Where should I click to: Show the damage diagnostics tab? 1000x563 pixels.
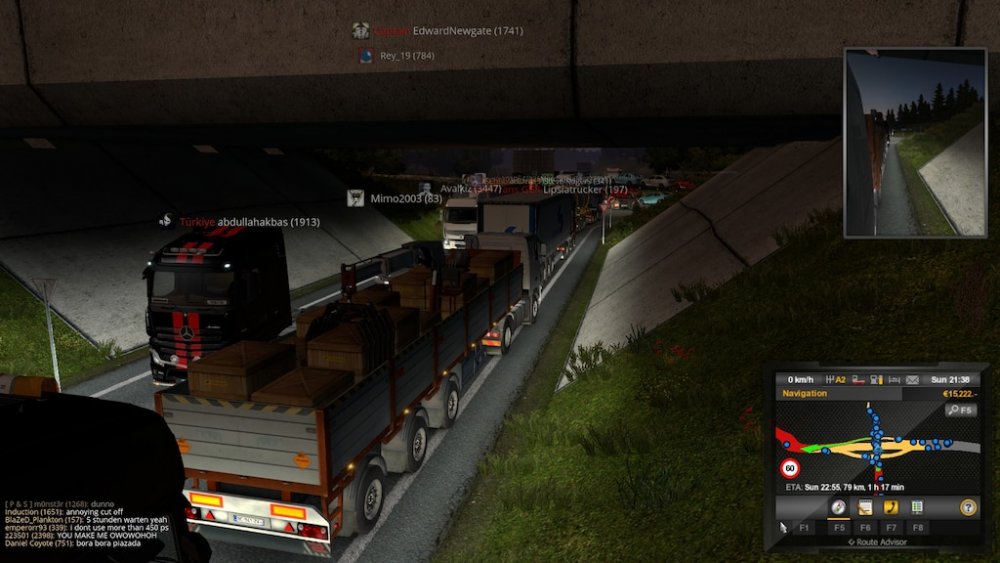(917, 507)
